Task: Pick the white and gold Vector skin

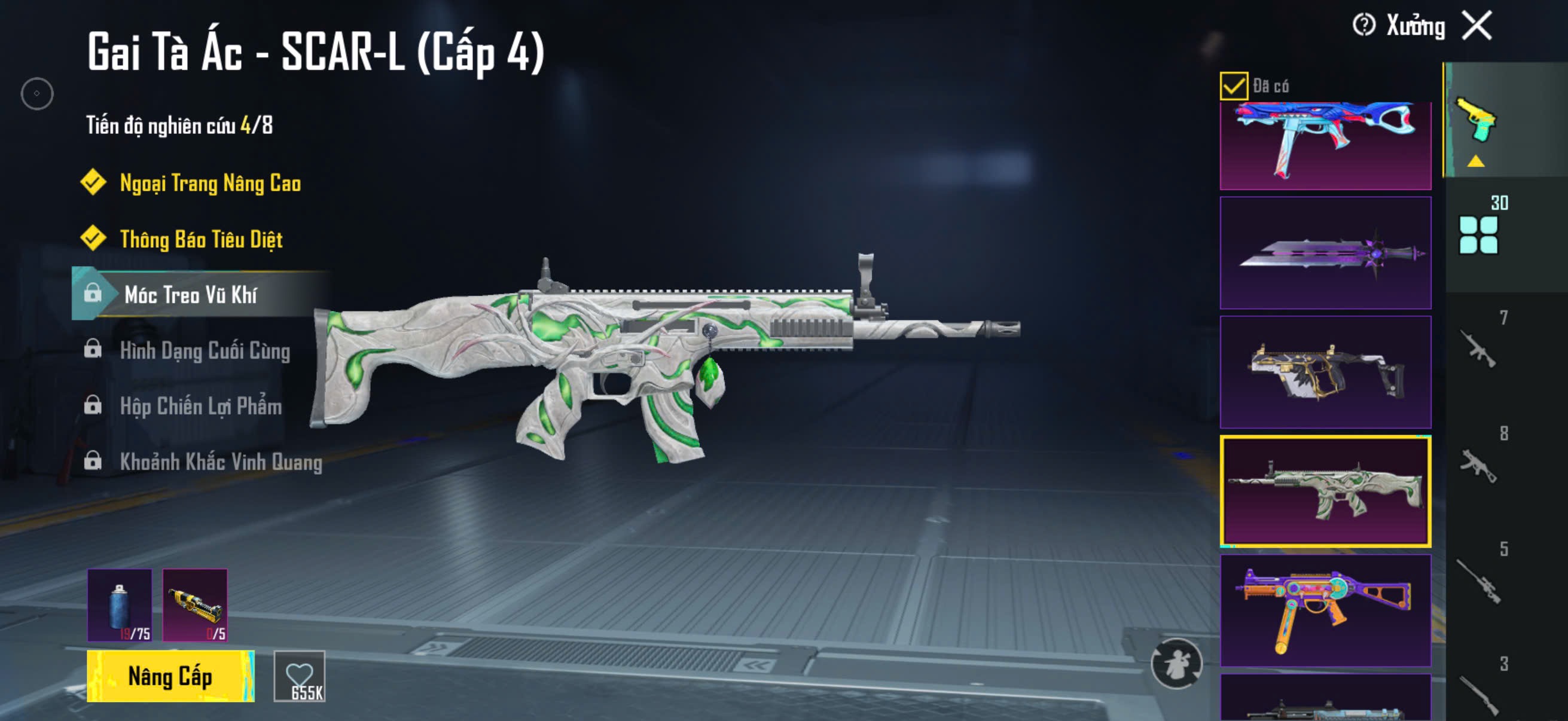Action: coord(1325,372)
